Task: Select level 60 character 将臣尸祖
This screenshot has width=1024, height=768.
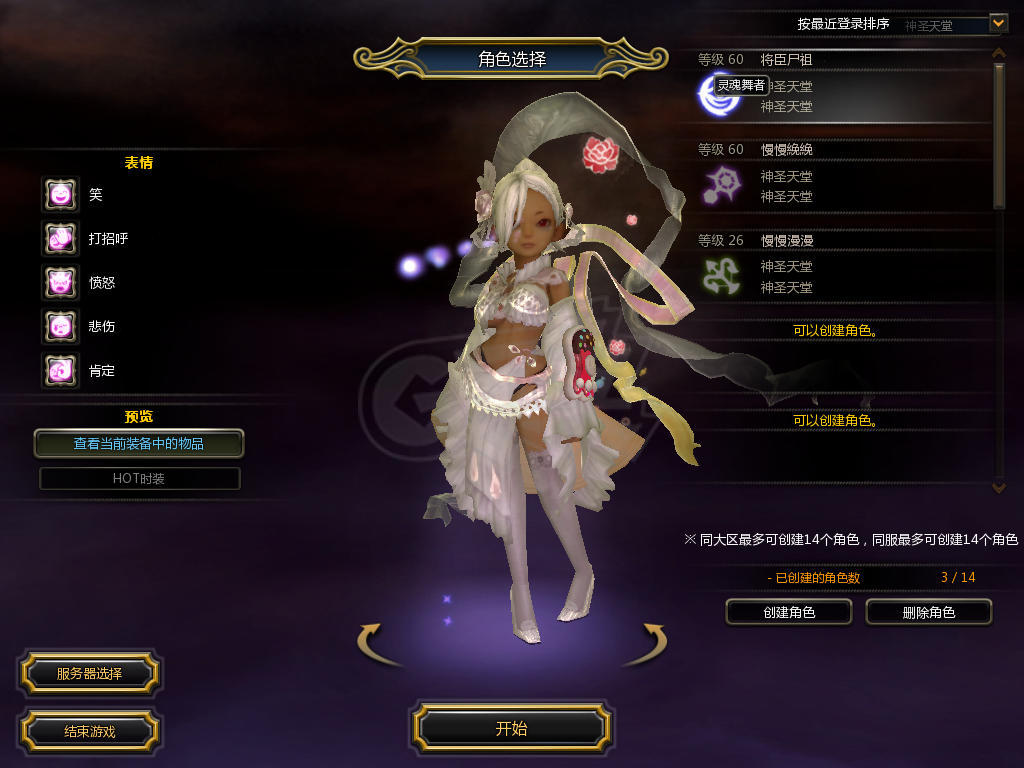Action: click(840, 85)
